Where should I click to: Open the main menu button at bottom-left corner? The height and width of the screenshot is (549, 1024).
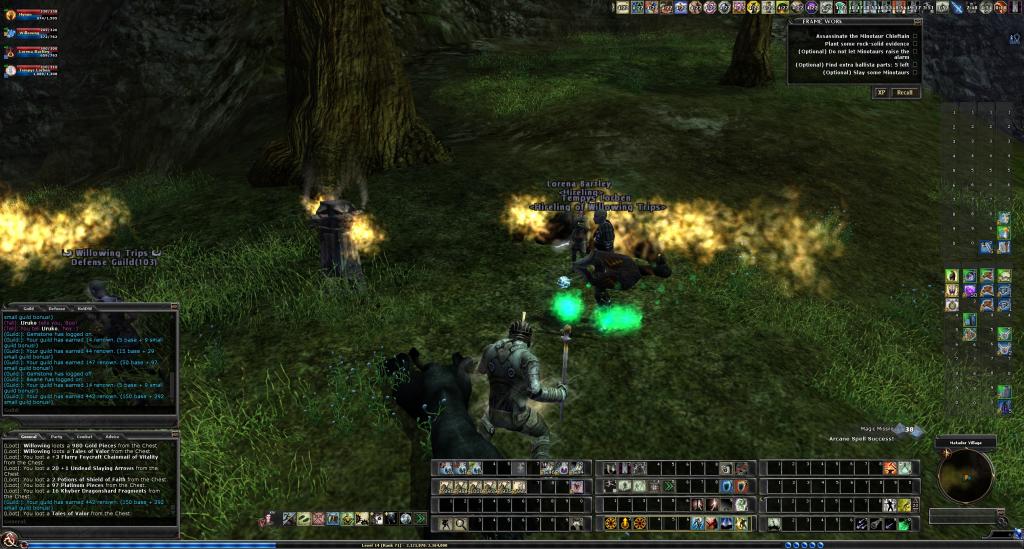coord(9,541)
